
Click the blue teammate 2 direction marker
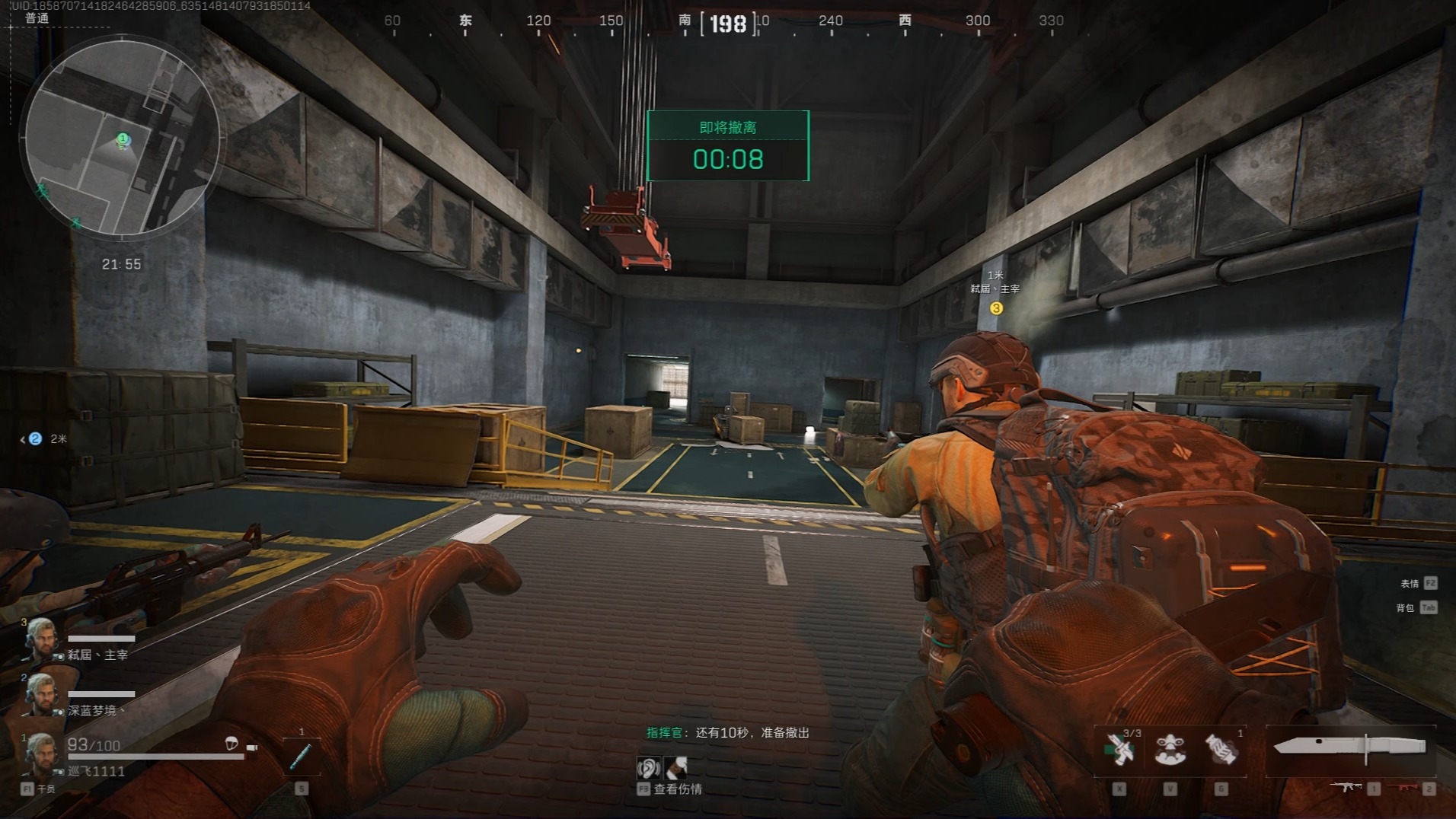click(34, 438)
